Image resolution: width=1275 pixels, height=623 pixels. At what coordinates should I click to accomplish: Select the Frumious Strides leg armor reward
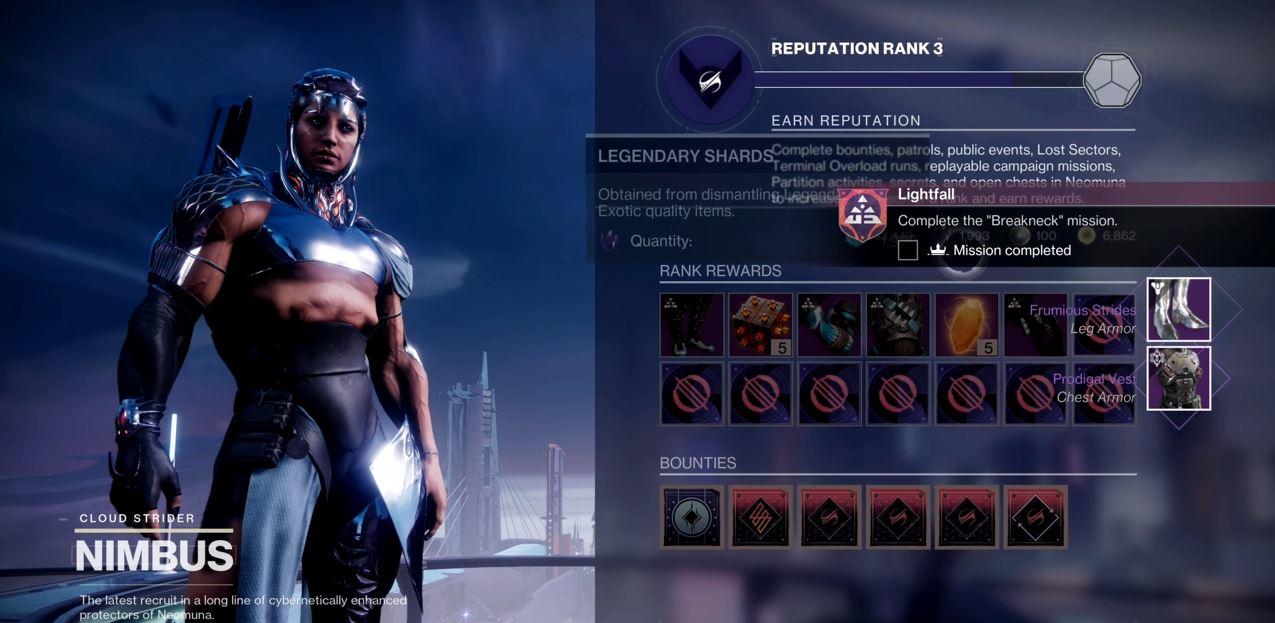[x=1178, y=310]
